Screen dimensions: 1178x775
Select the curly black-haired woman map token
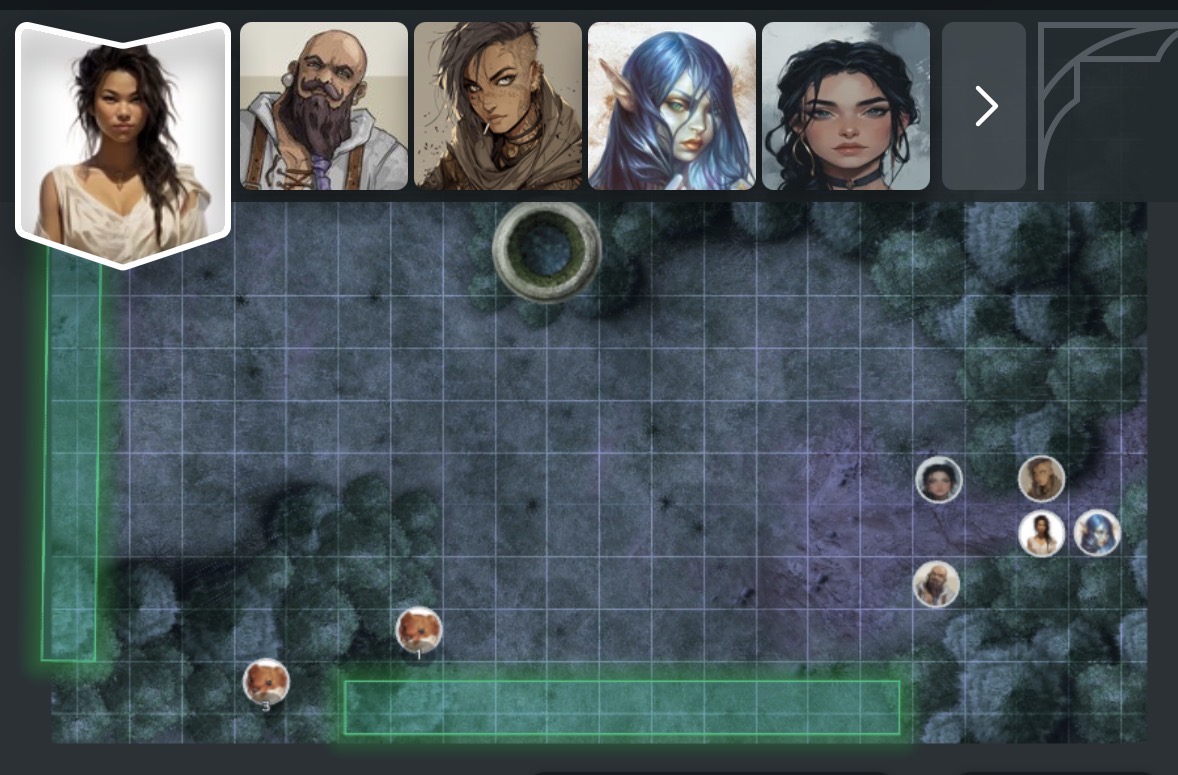pos(939,480)
